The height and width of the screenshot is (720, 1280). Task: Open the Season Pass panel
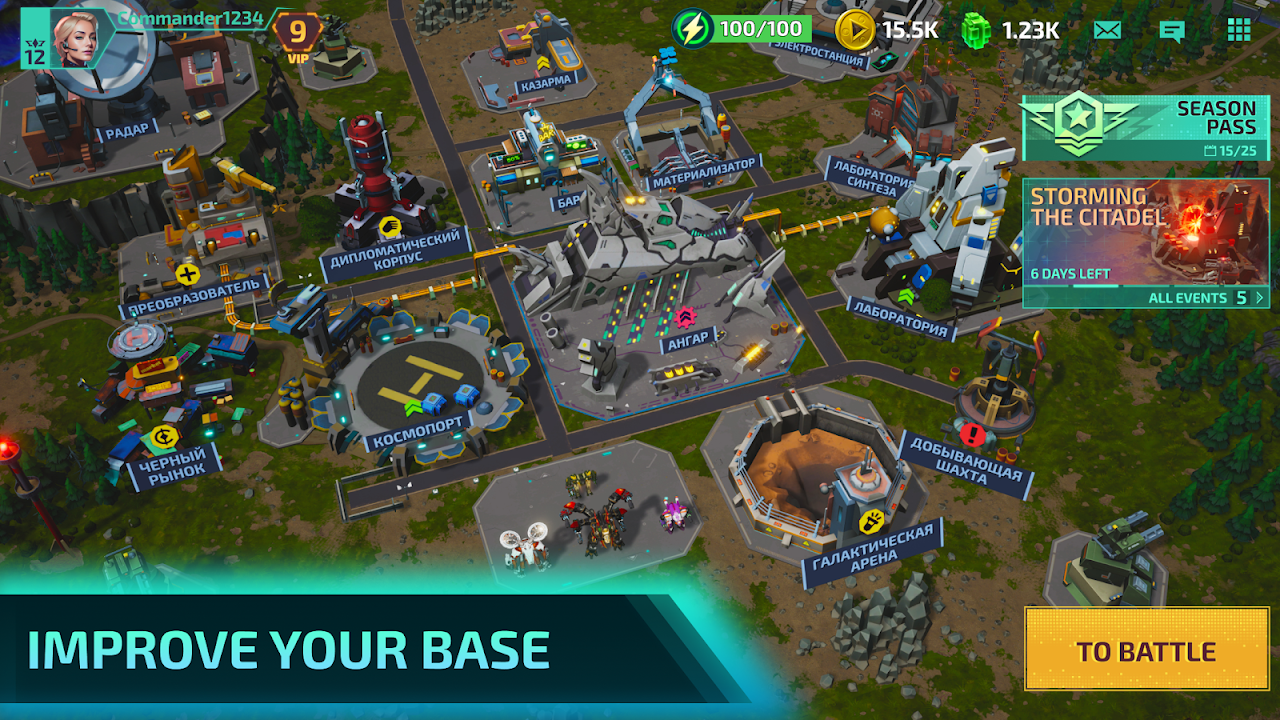[x=1145, y=126]
